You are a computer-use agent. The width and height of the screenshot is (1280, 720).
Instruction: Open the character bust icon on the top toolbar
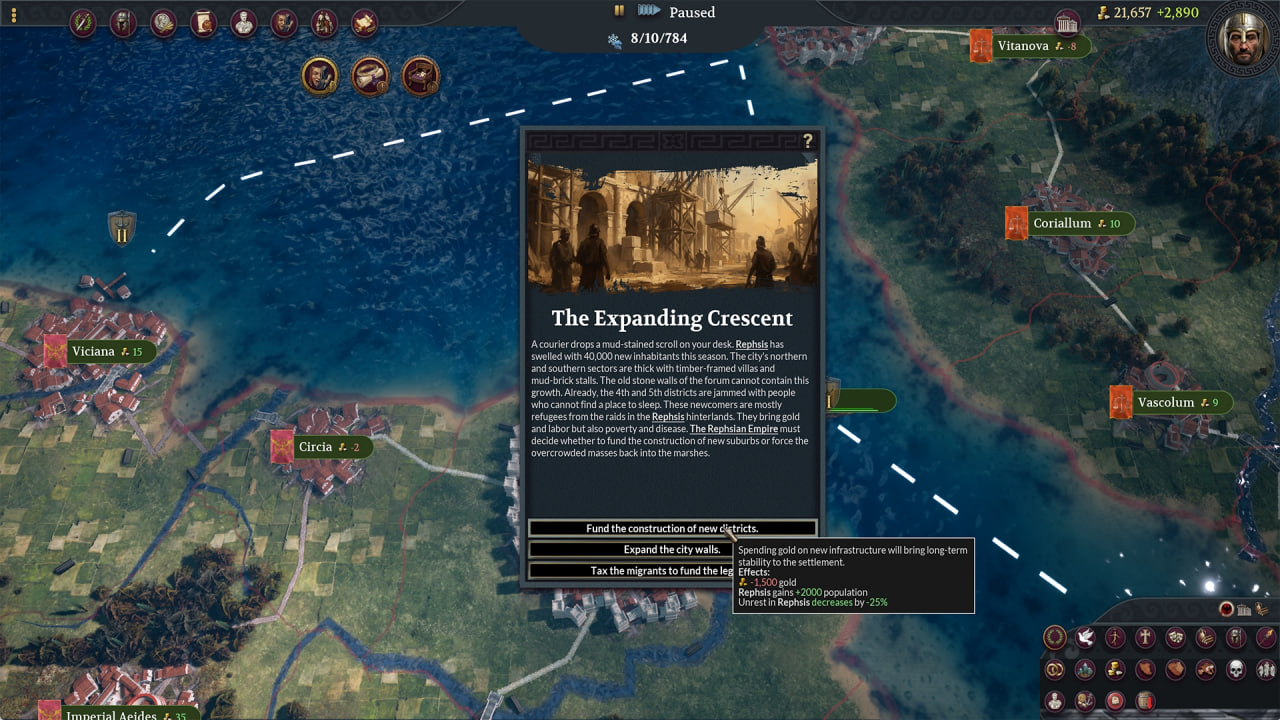click(243, 23)
